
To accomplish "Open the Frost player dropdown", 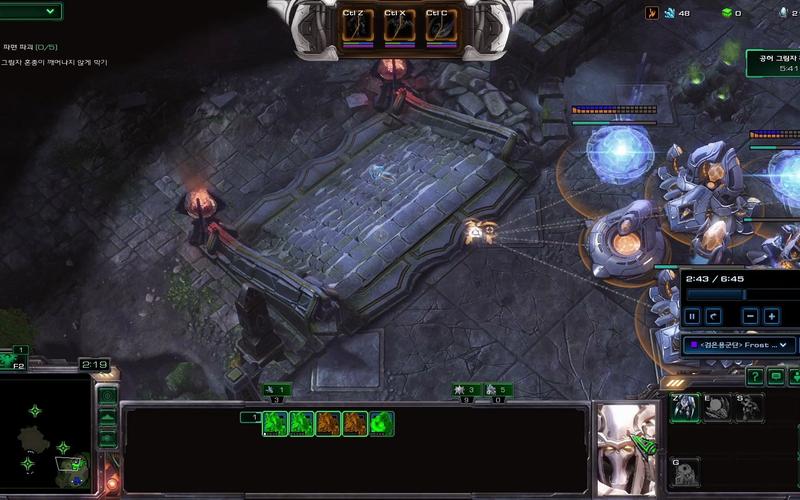I will [739, 345].
